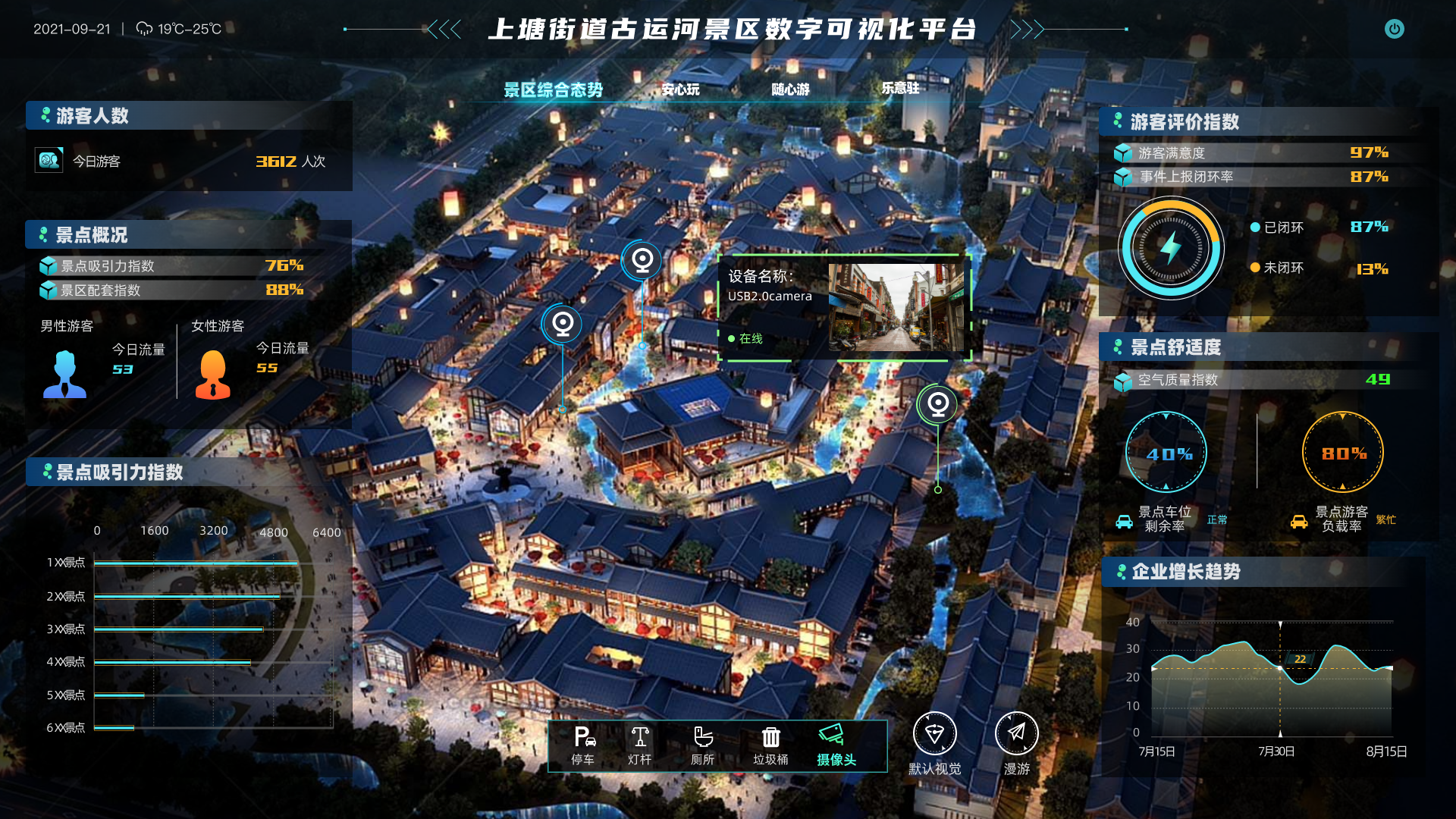
Task: Select the 7月30日 point on trend chart
Action: pos(1280,668)
